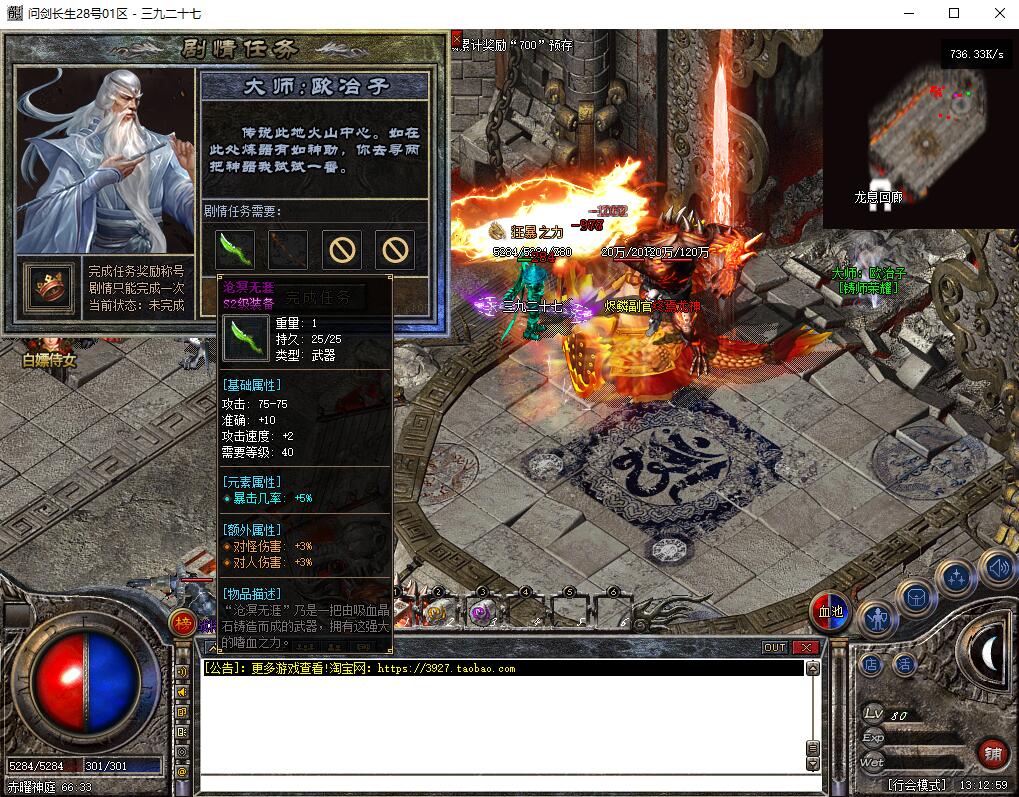1019x797 pixels.
Task: Open the 血池 blood pool button
Action: tap(831, 612)
